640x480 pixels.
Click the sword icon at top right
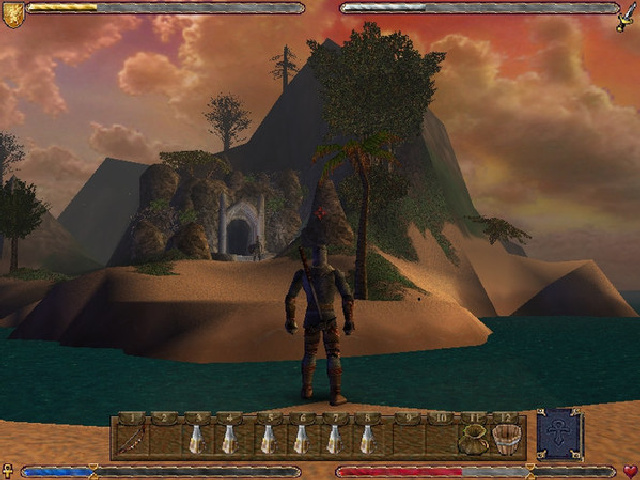(x=627, y=16)
